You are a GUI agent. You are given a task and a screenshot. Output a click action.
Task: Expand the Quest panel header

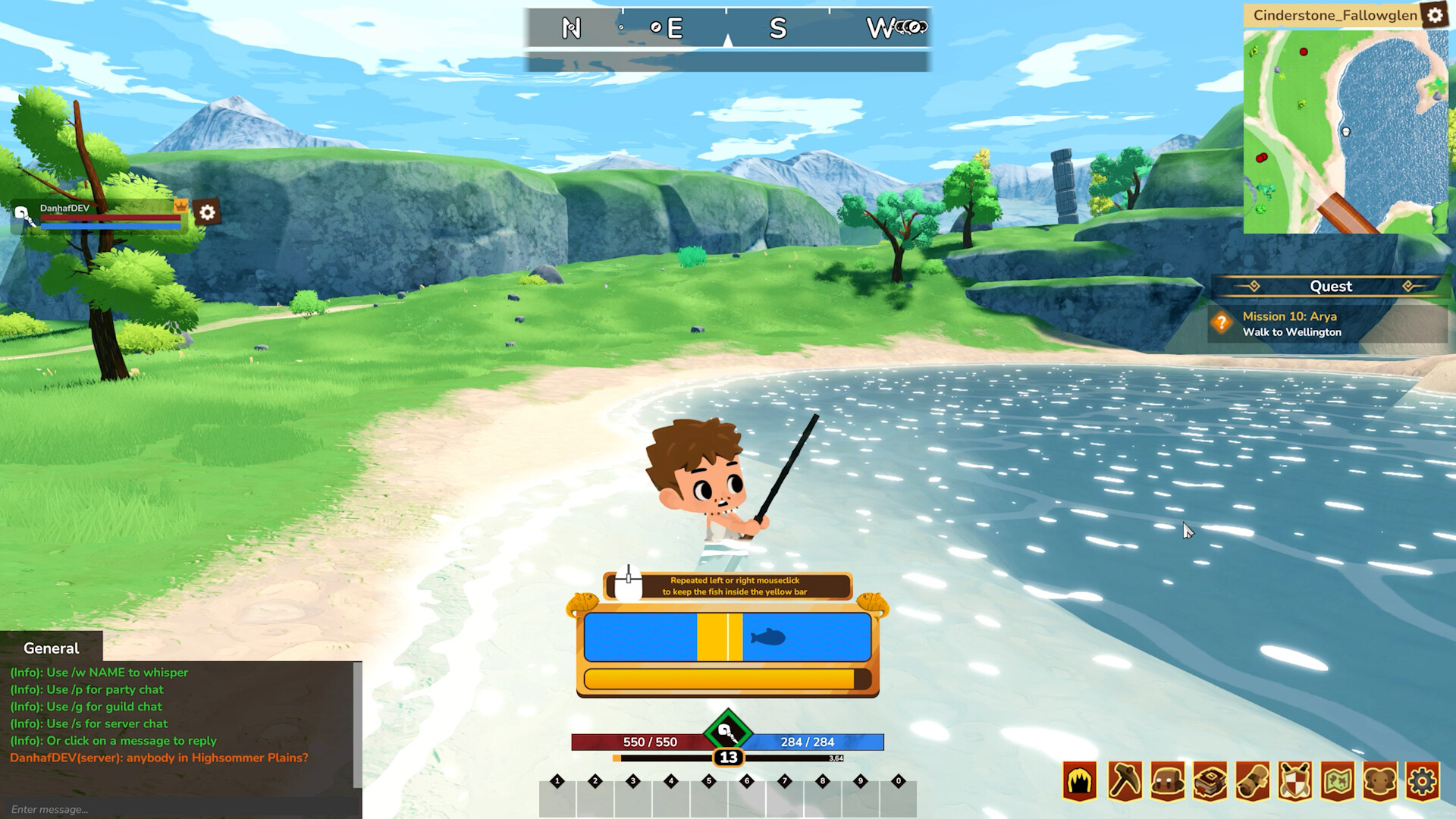(1331, 287)
